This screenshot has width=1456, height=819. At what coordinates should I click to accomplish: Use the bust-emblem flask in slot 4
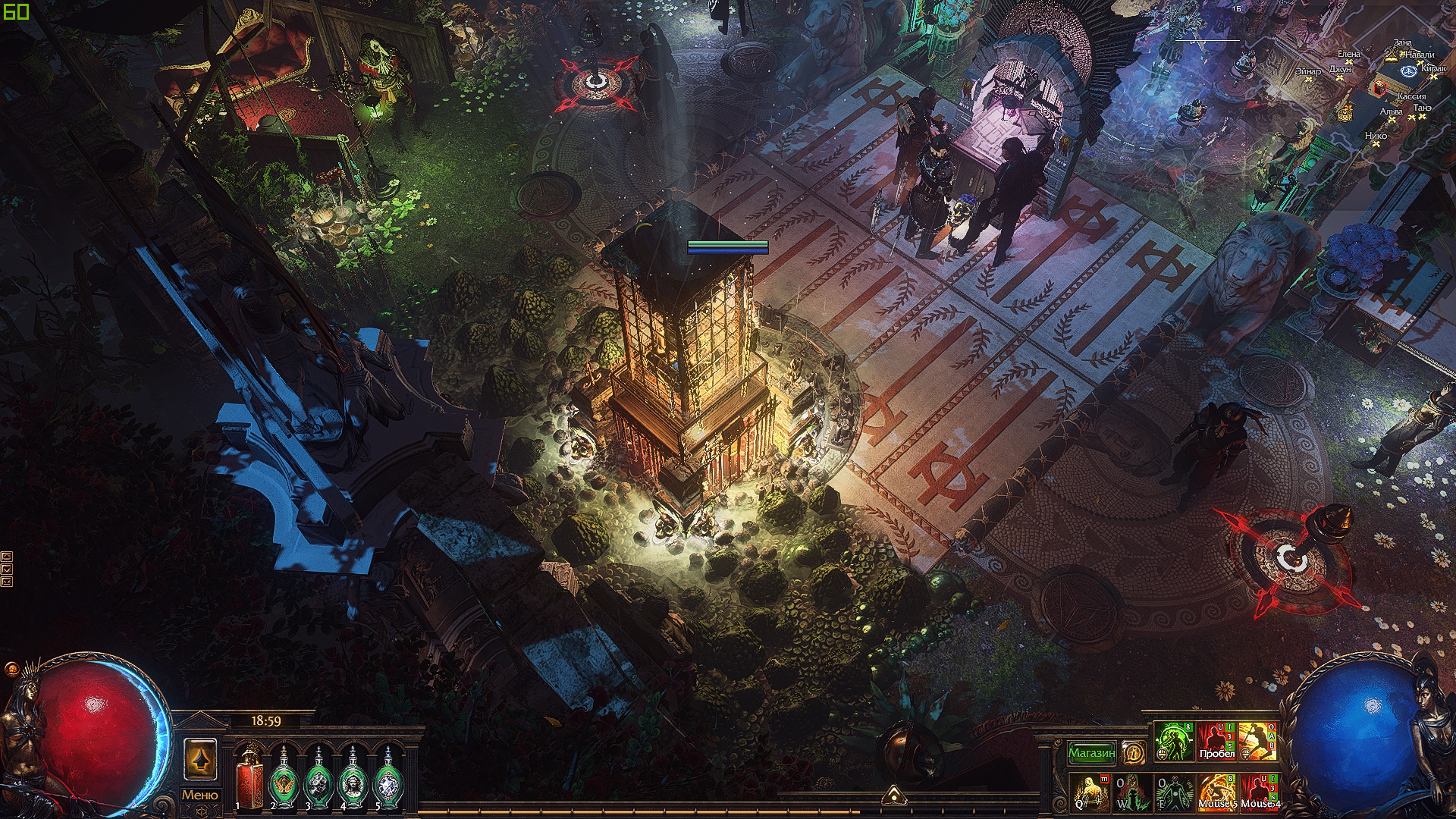point(353,778)
